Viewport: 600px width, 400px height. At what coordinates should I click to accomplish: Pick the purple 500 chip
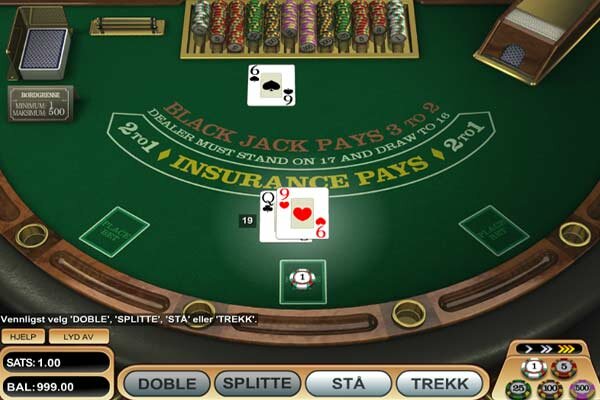point(582,388)
